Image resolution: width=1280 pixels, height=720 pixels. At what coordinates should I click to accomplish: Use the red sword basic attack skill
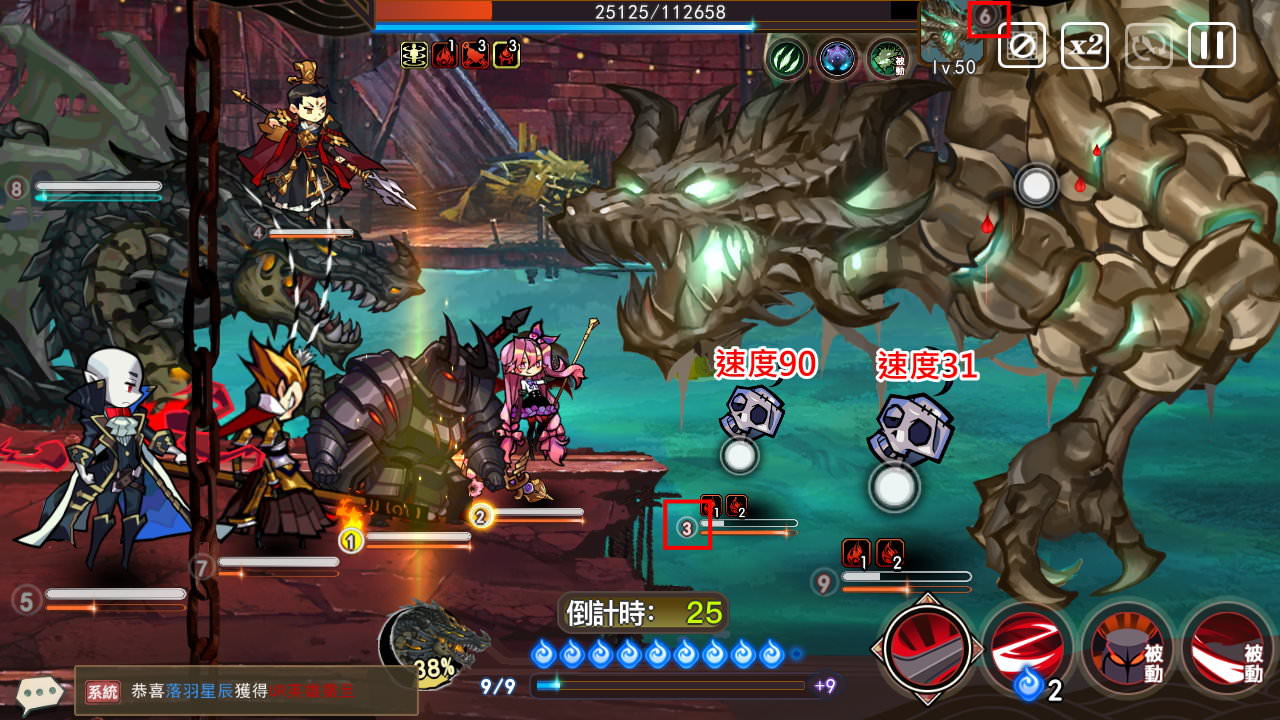point(926,645)
